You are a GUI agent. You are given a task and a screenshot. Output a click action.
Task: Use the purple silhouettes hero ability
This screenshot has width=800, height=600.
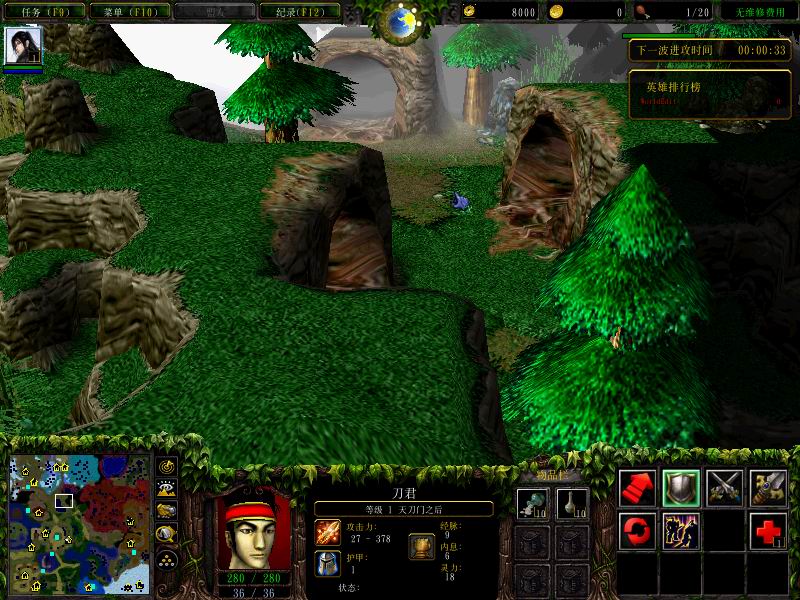[681, 530]
